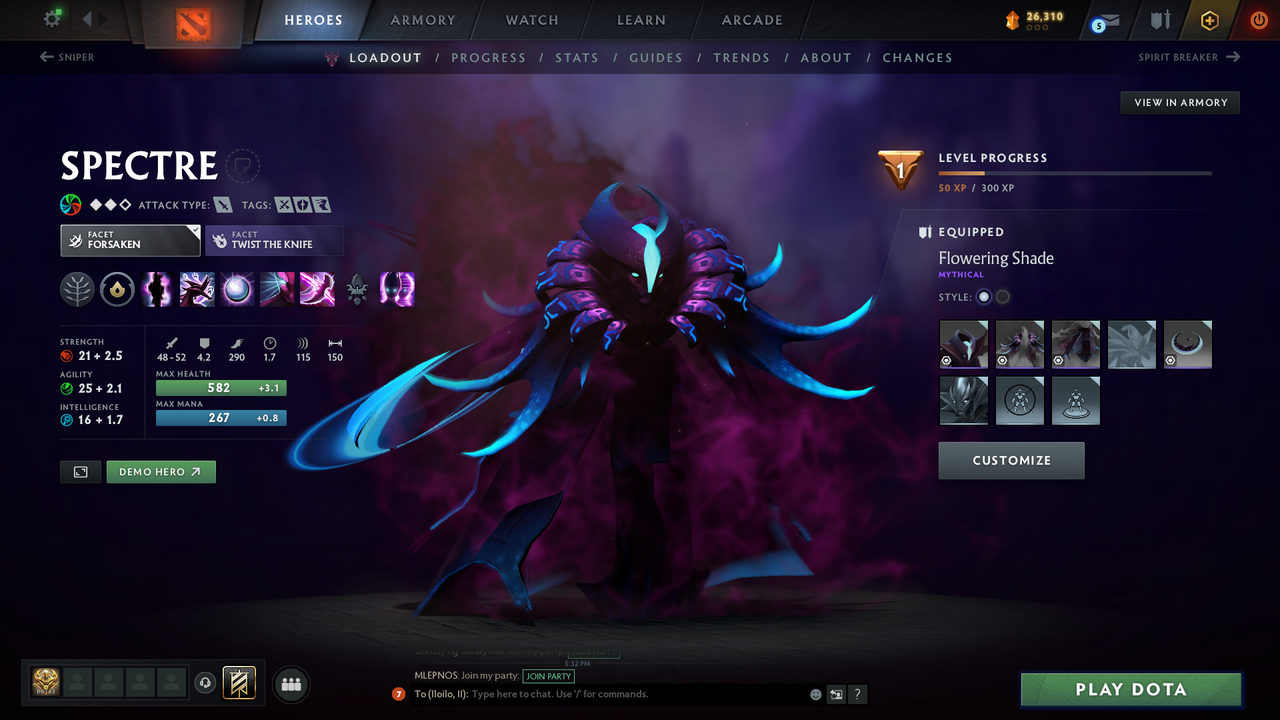1280x720 pixels.
Task: Click the power button icon
Action: coord(1257,20)
